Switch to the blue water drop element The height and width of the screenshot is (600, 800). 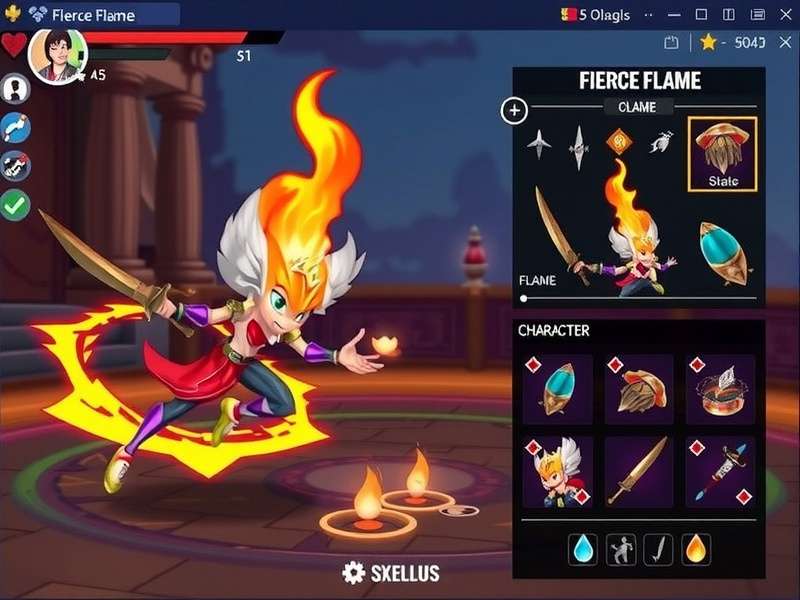pos(582,548)
